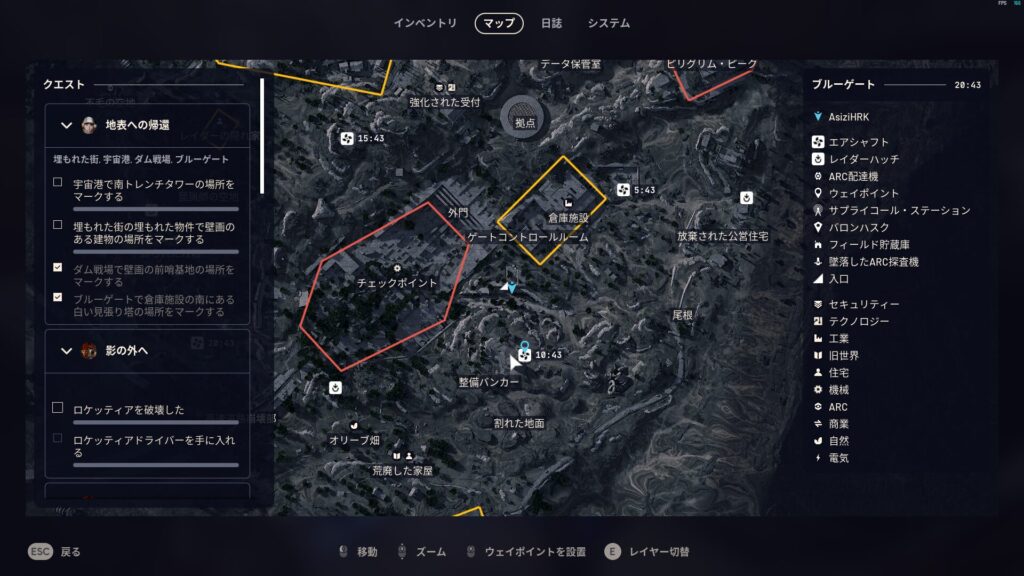Select the air shaft marker timed 5:43
This screenshot has width=1024, height=576.
(x=623, y=190)
